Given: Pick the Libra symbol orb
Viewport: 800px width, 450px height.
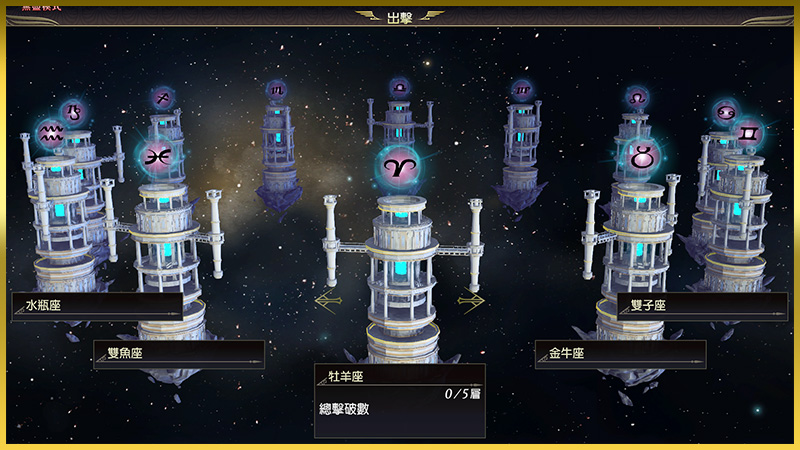Looking at the screenshot, I should (400, 88).
